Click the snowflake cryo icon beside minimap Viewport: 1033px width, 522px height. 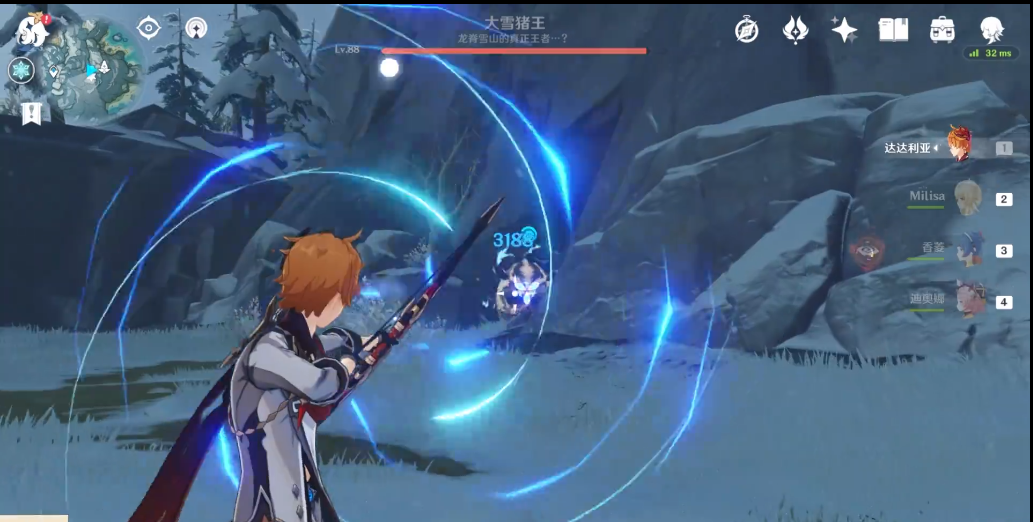coord(21,70)
